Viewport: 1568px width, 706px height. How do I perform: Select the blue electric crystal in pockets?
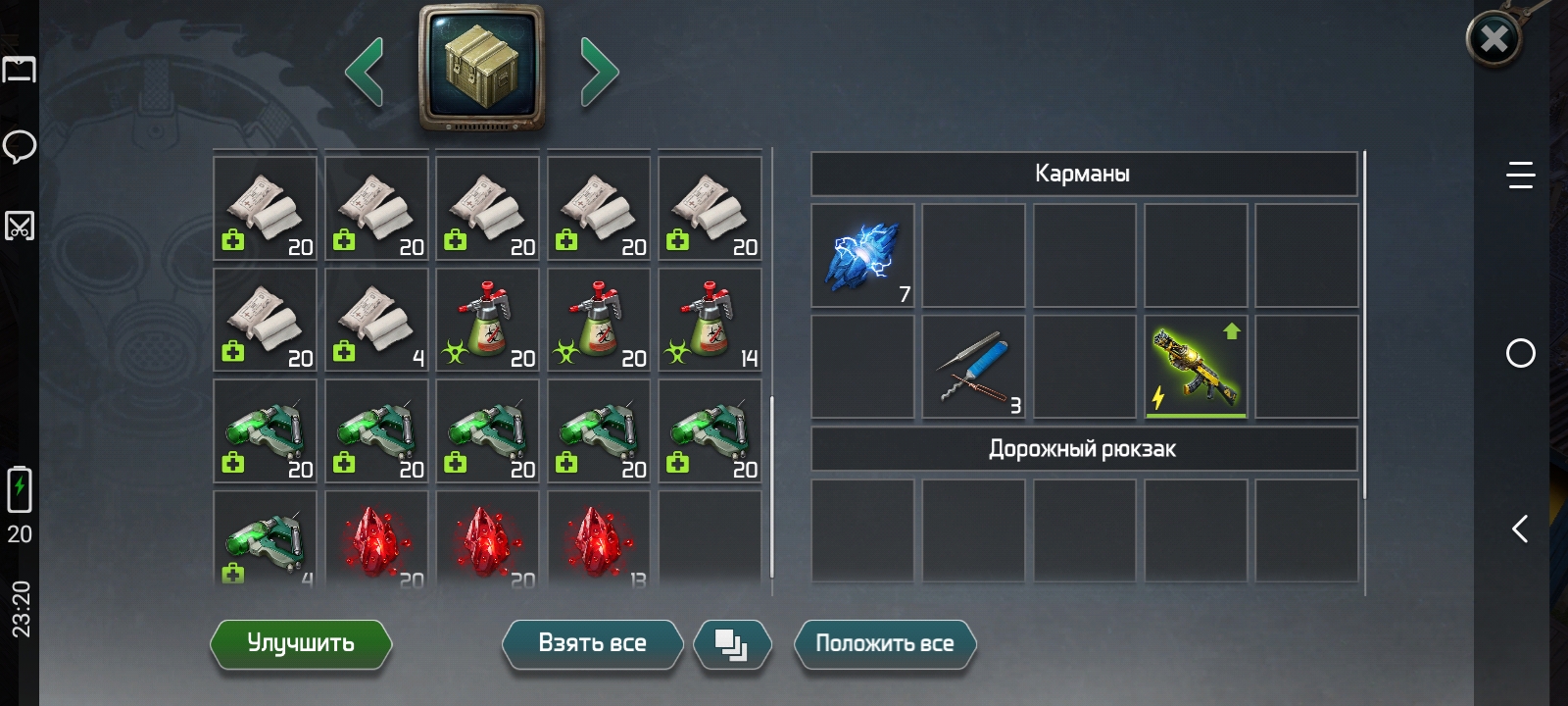click(862, 256)
